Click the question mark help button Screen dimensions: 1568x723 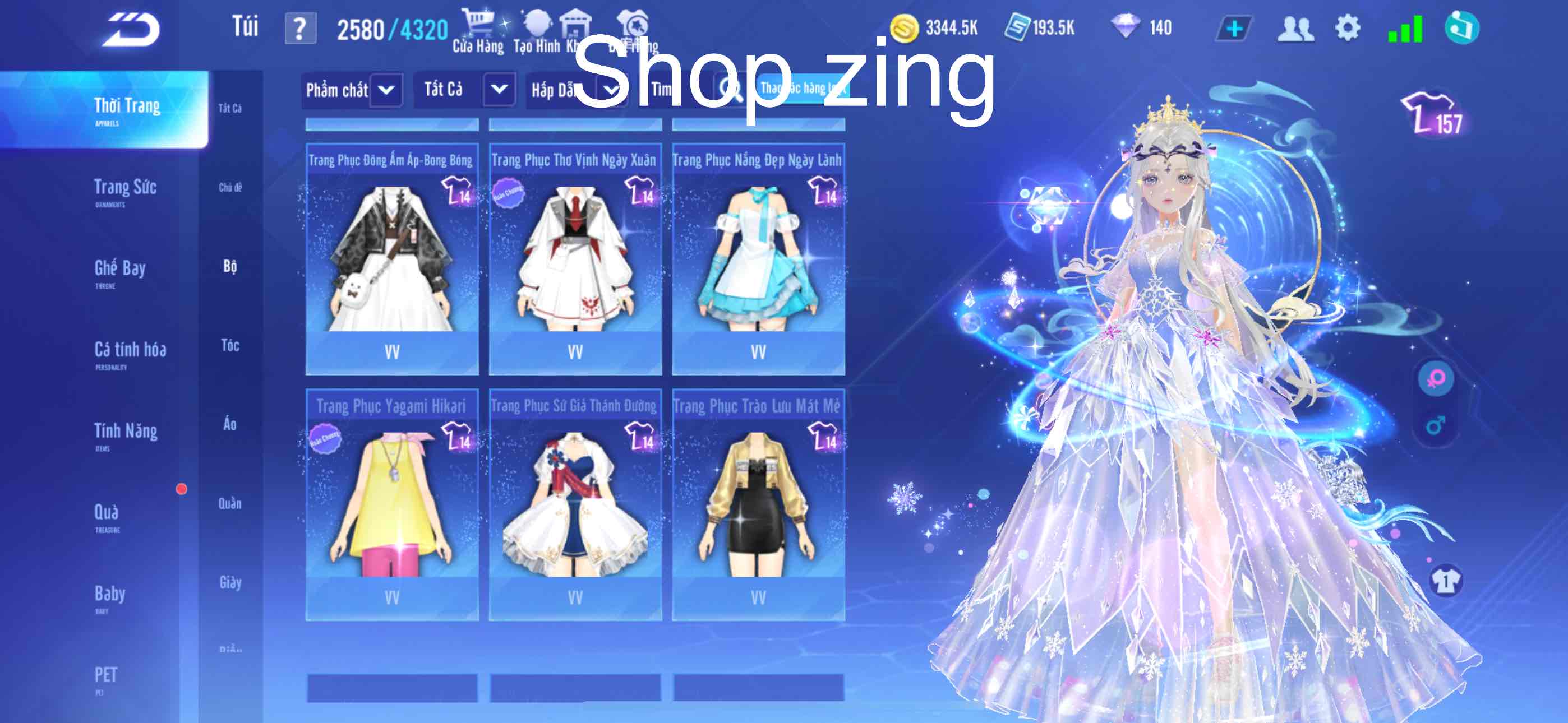click(301, 27)
